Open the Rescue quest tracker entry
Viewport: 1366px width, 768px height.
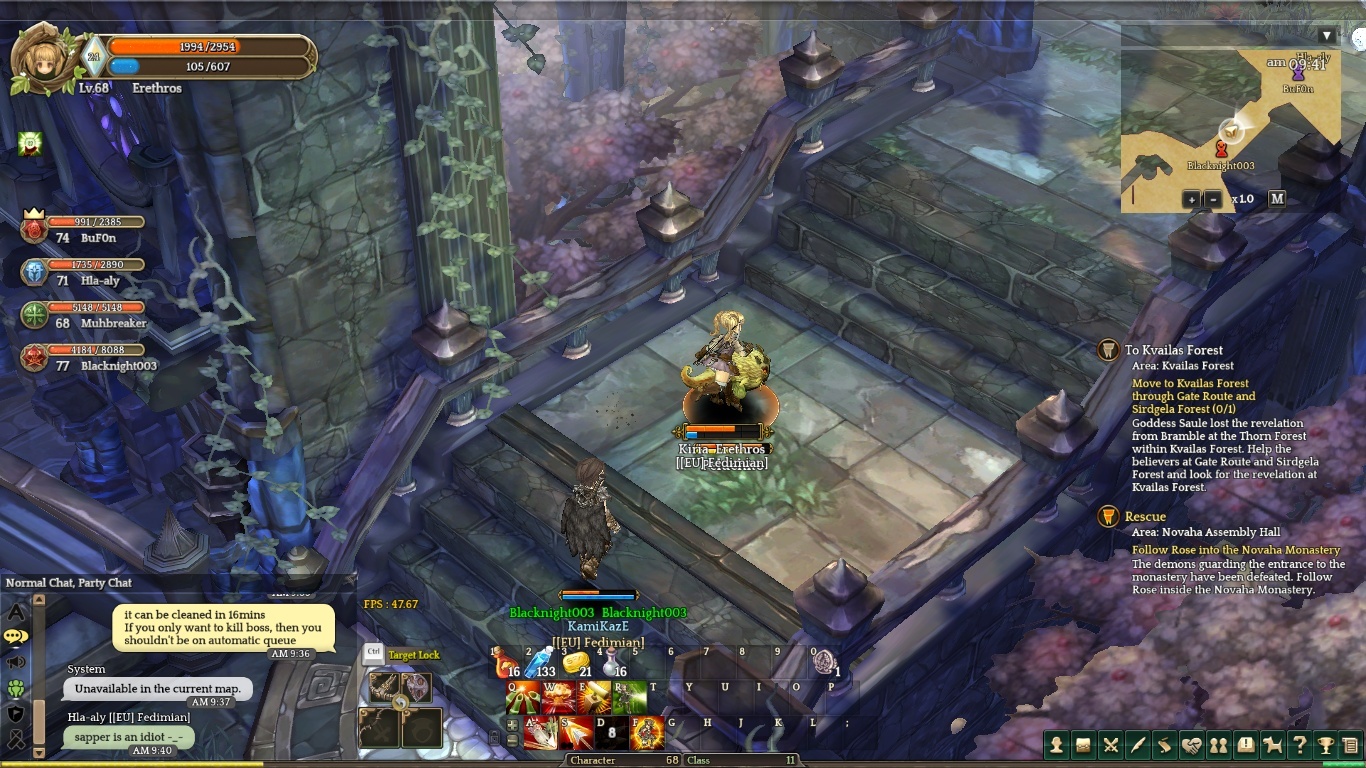[1145, 517]
